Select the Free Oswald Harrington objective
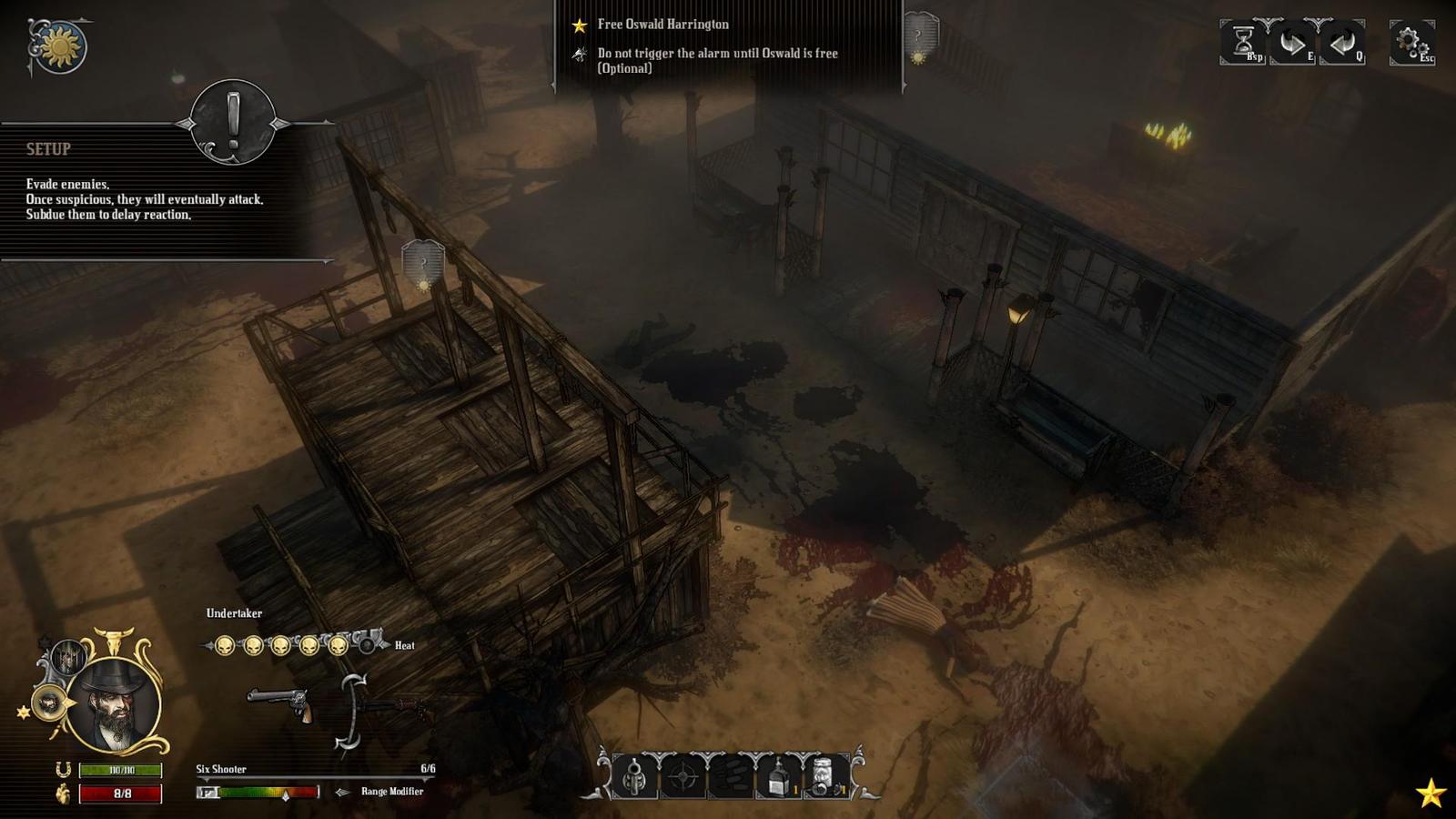 tap(662, 25)
